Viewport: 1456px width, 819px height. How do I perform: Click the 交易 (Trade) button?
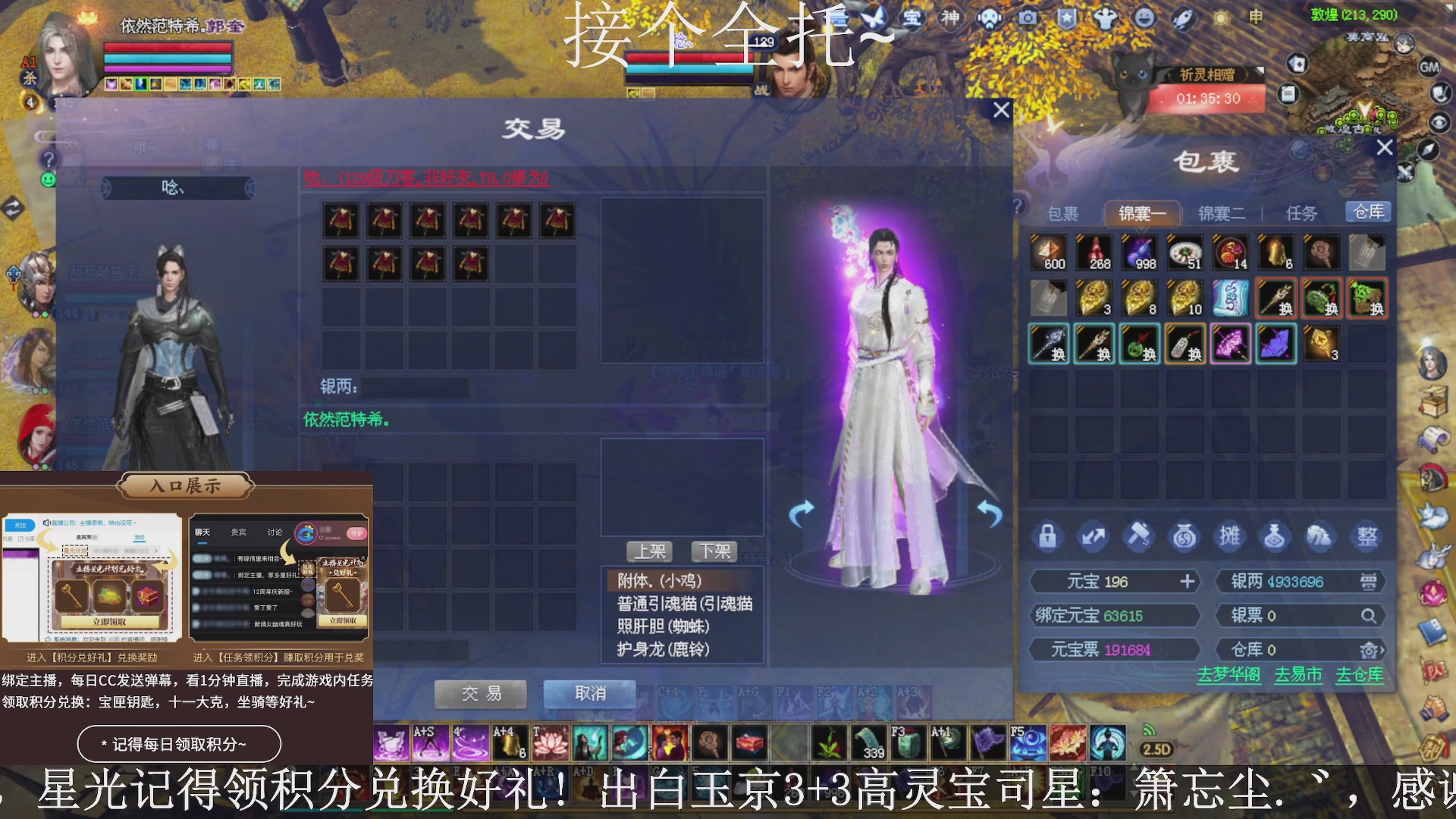(x=479, y=693)
